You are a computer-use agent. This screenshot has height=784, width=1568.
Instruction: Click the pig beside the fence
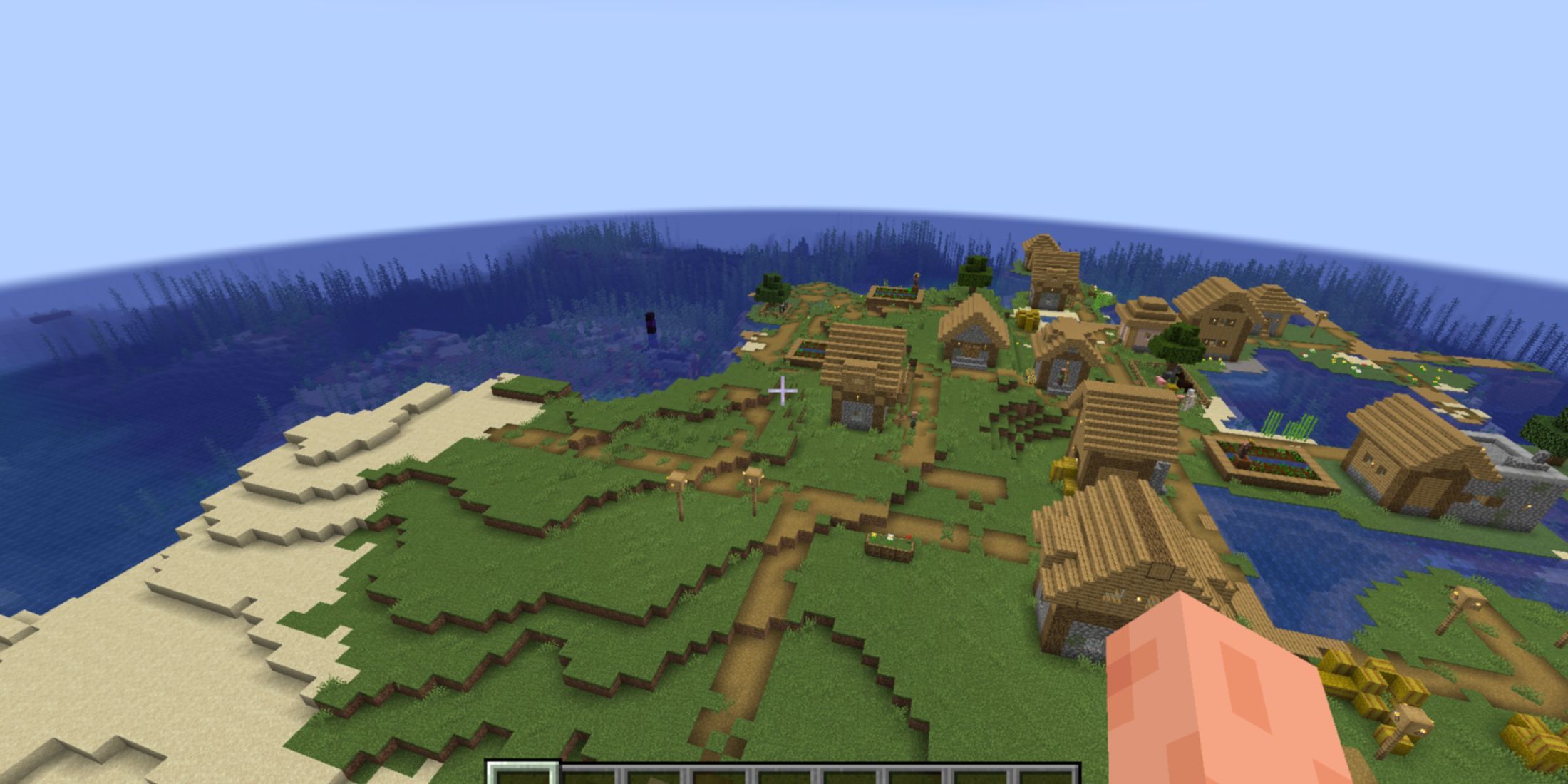[1160, 381]
